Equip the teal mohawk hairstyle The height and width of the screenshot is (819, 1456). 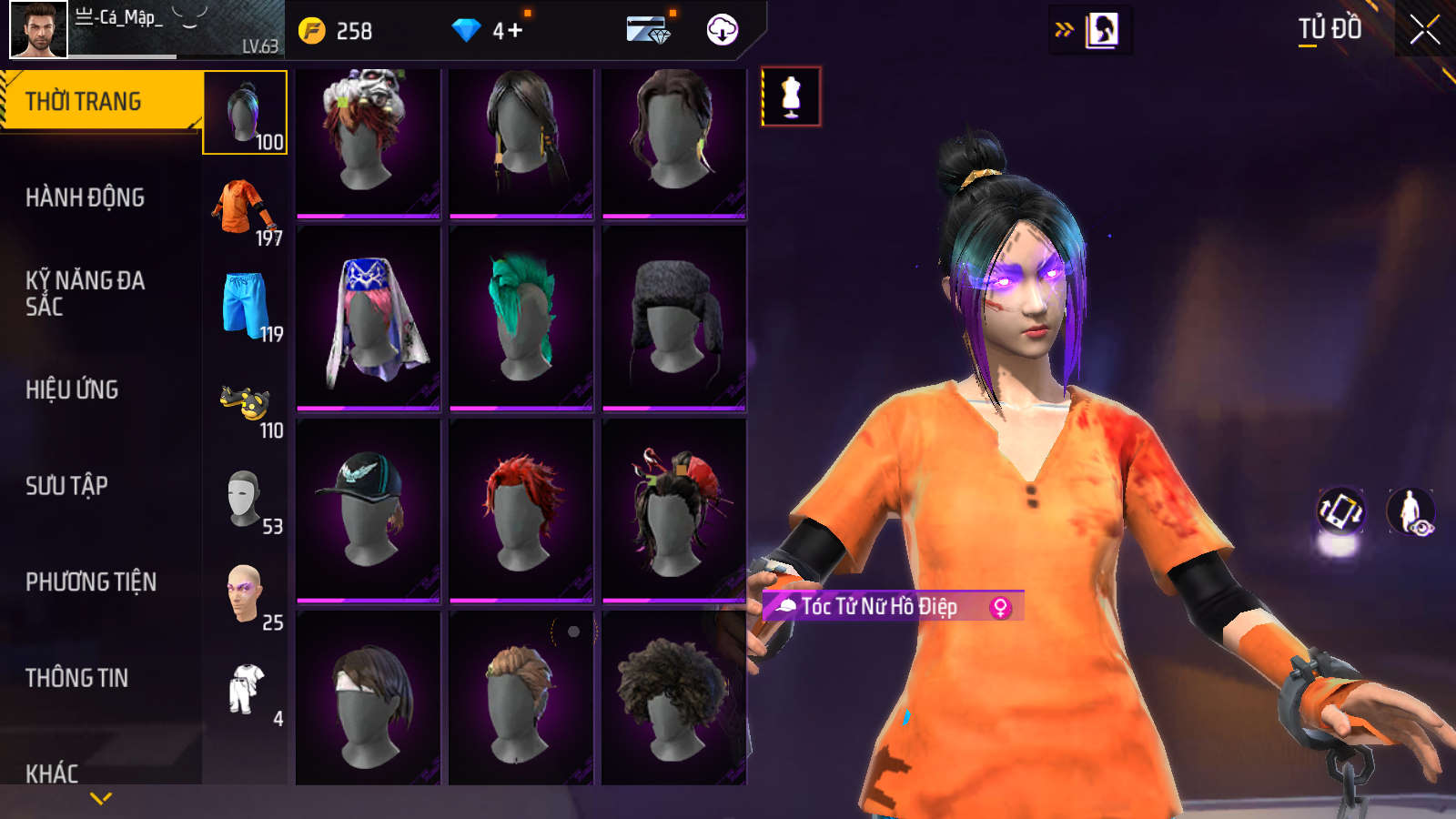point(521,318)
